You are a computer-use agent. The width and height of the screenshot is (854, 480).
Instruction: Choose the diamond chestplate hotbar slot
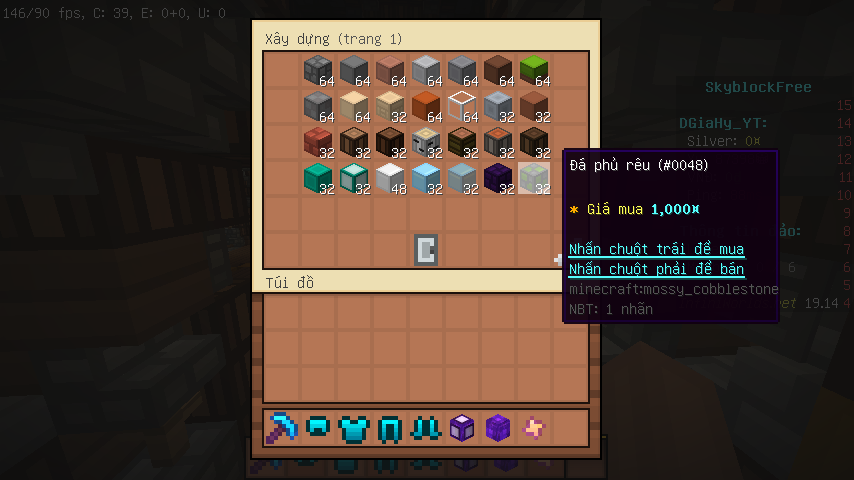[x=354, y=428]
